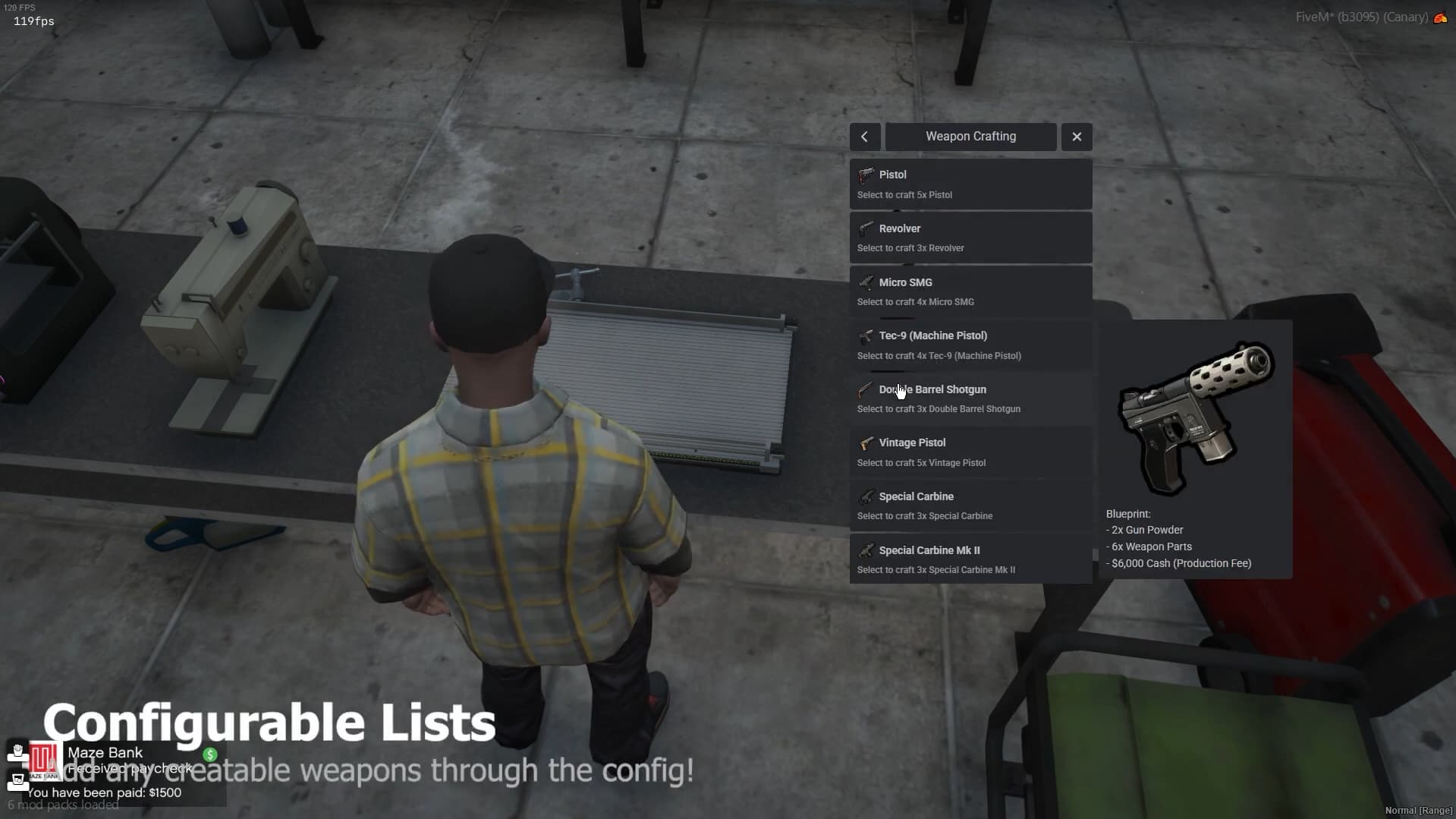Image resolution: width=1456 pixels, height=819 pixels.
Task: Click the back chevron arrow
Action: 864,137
